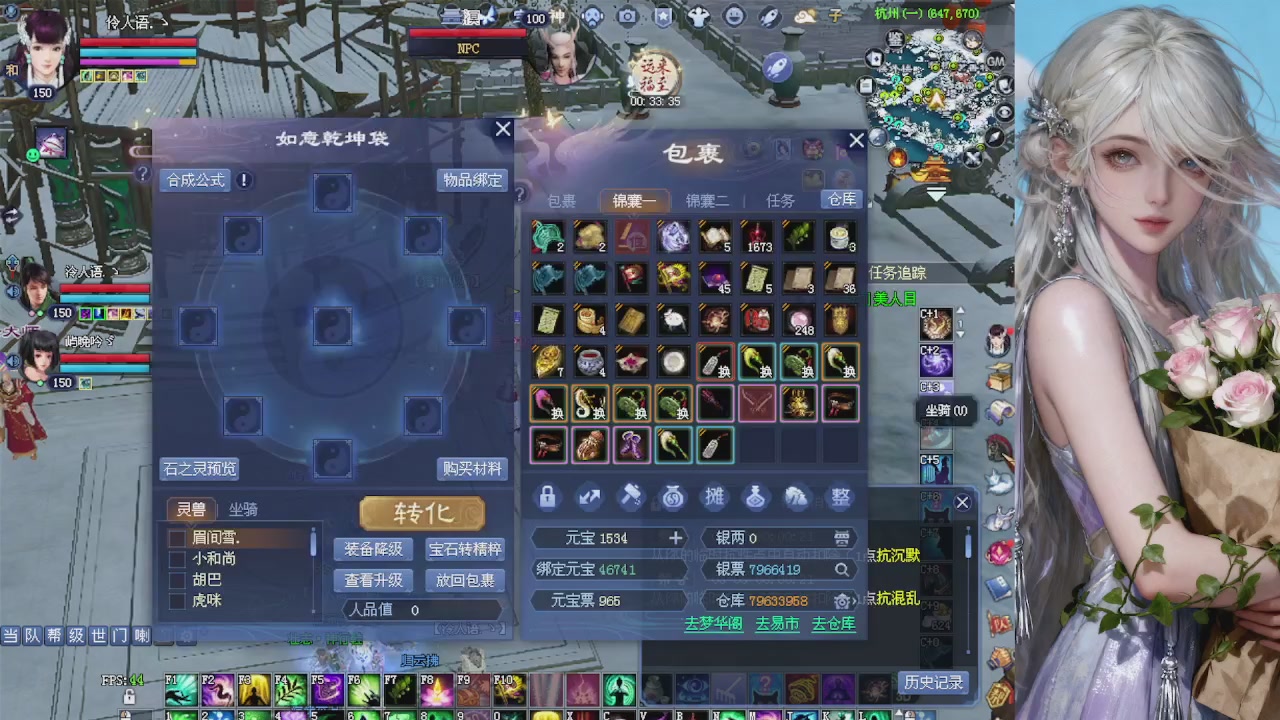The height and width of the screenshot is (720, 1280).
Task: Select the lock icon in the inventory toolbar
Action: 547,498
